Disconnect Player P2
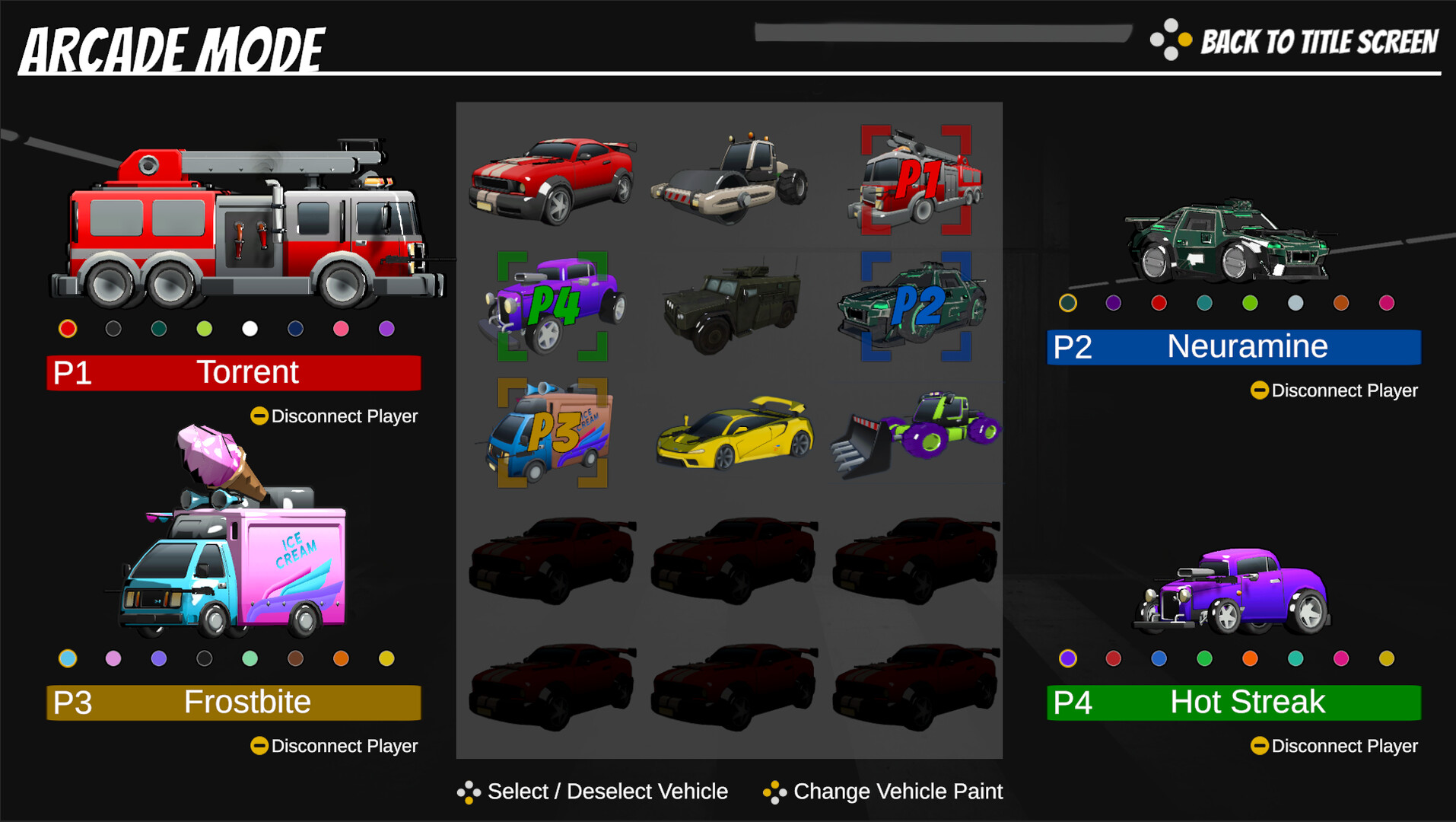The image size is (1456, 822). coord(1334,390)
